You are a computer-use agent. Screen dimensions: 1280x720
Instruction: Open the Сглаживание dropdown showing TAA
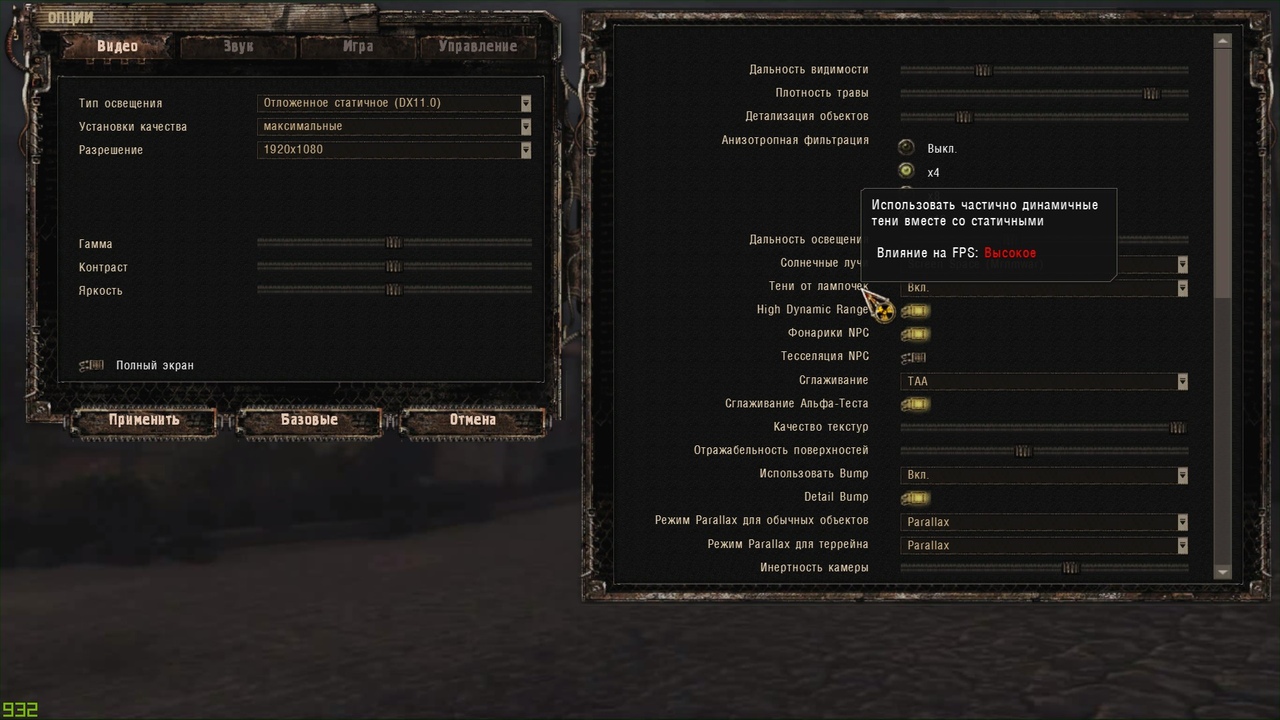tap(1044, 381)
